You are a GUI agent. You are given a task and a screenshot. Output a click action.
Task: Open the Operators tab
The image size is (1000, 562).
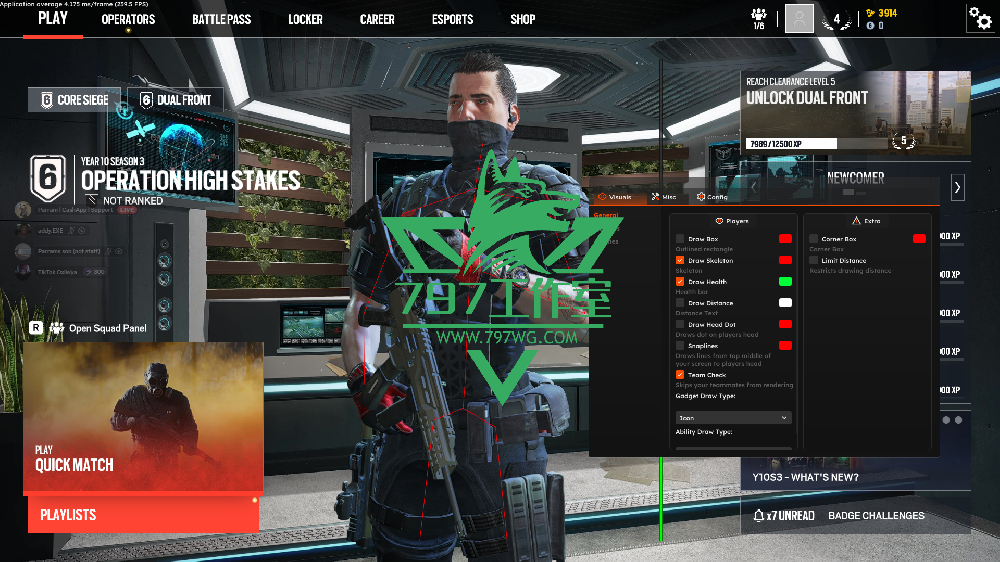[128, 19]
